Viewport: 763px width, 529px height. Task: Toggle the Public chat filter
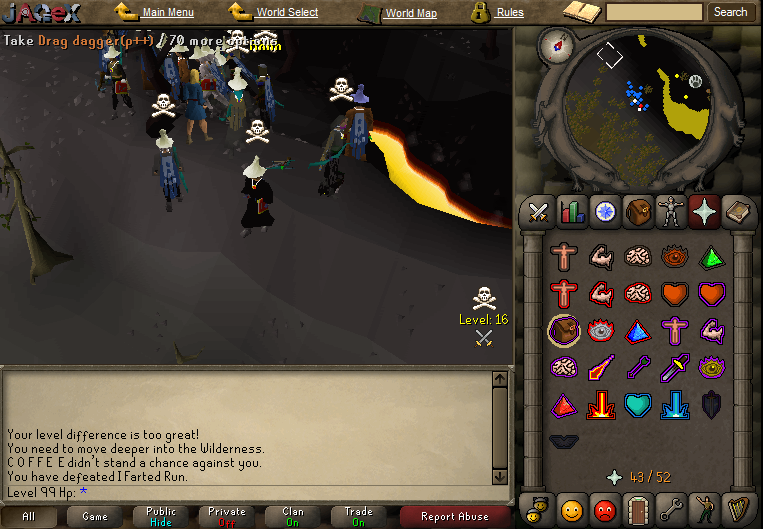pos(161,516)
